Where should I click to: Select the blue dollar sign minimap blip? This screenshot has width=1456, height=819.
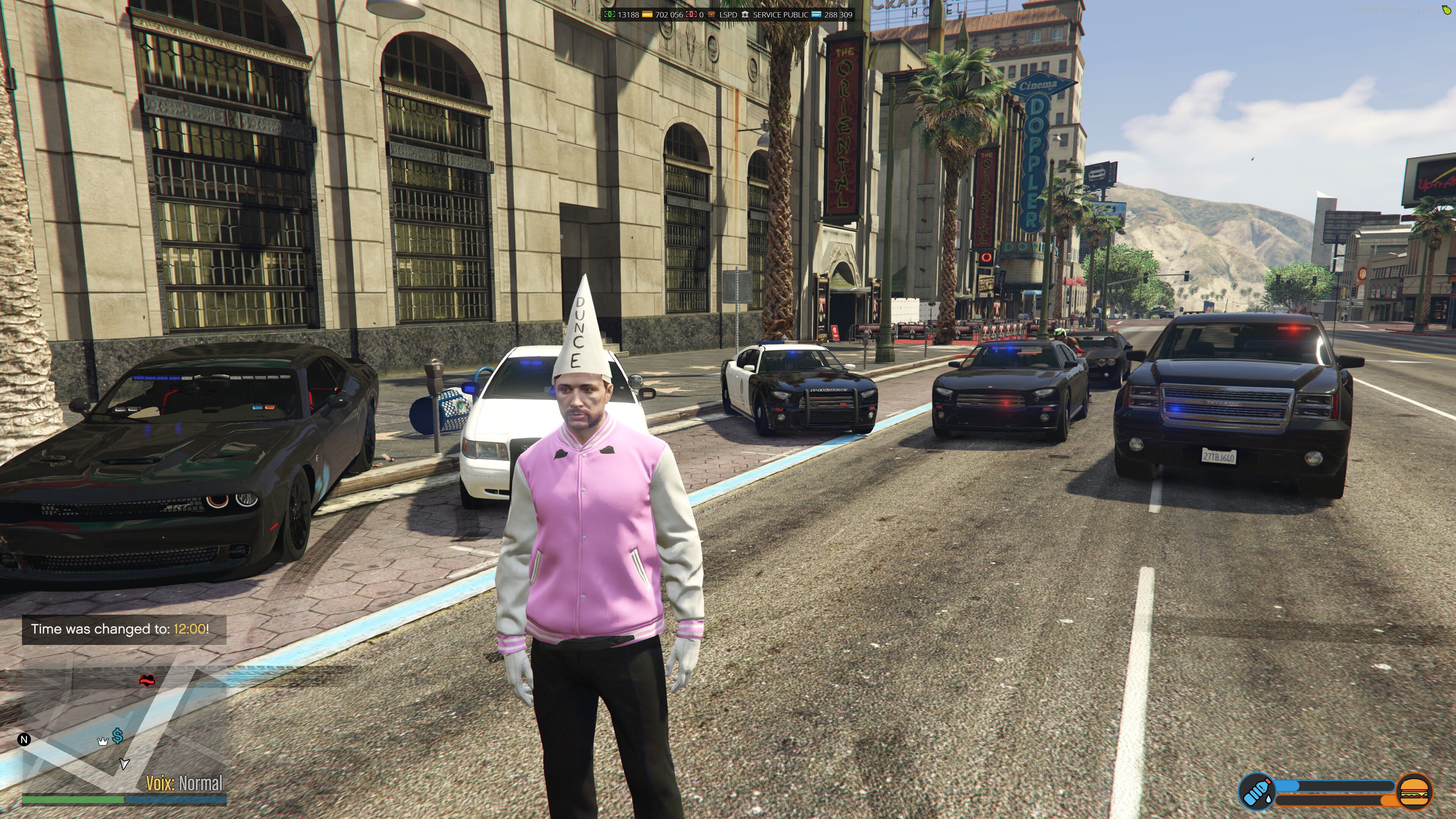click(x=118, y=735)
